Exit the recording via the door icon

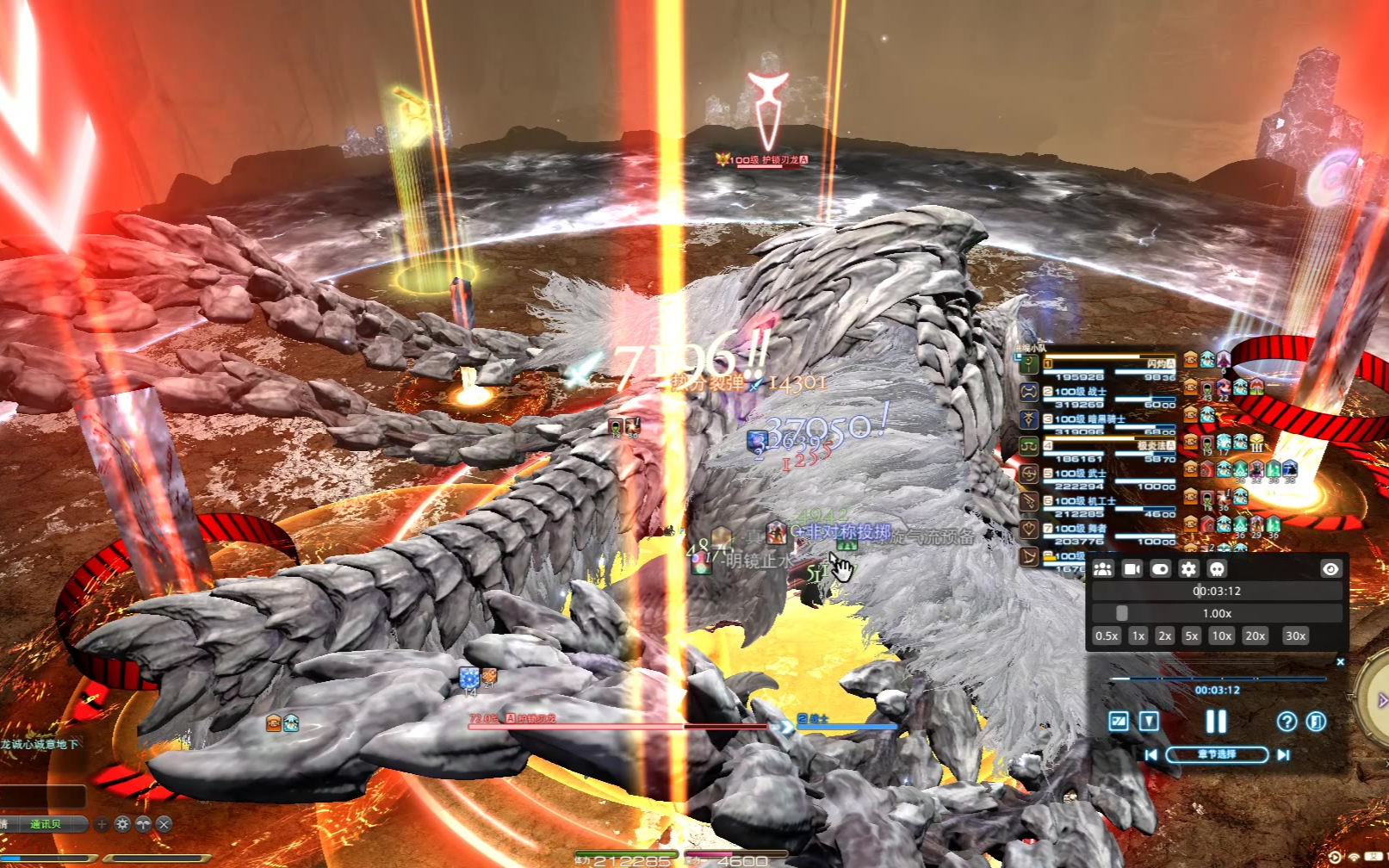[x=1316, y=722]
